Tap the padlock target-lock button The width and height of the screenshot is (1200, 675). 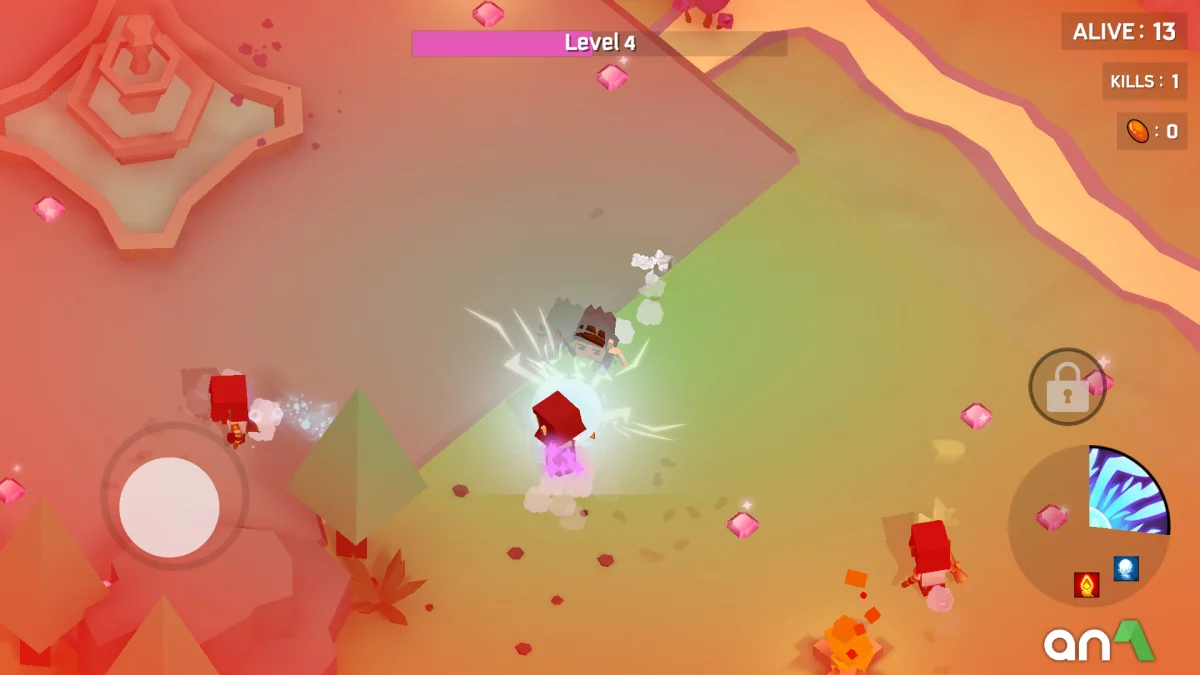tap(1067, 387)
